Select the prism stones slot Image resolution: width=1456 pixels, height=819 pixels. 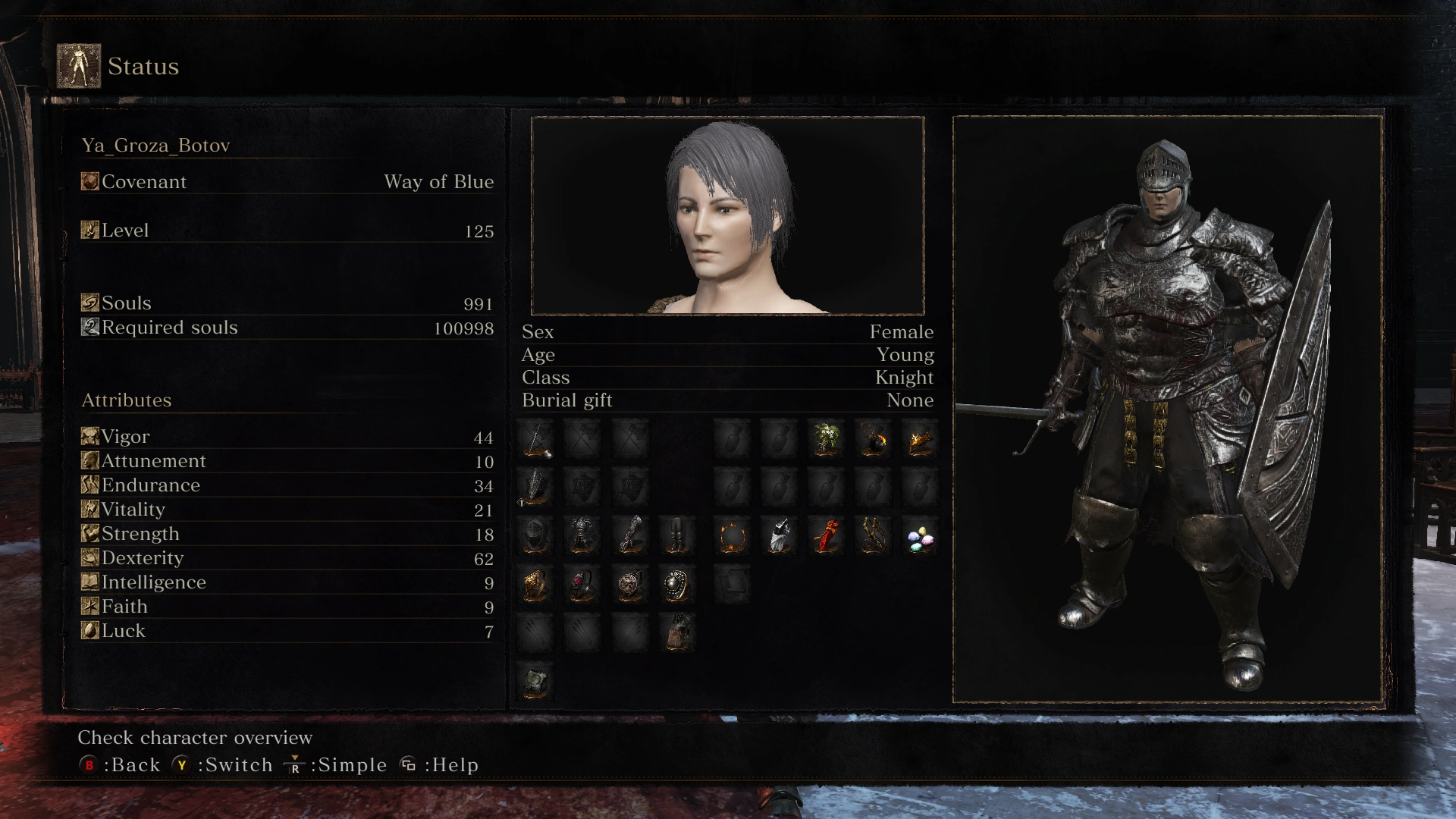tap(920, 539)
